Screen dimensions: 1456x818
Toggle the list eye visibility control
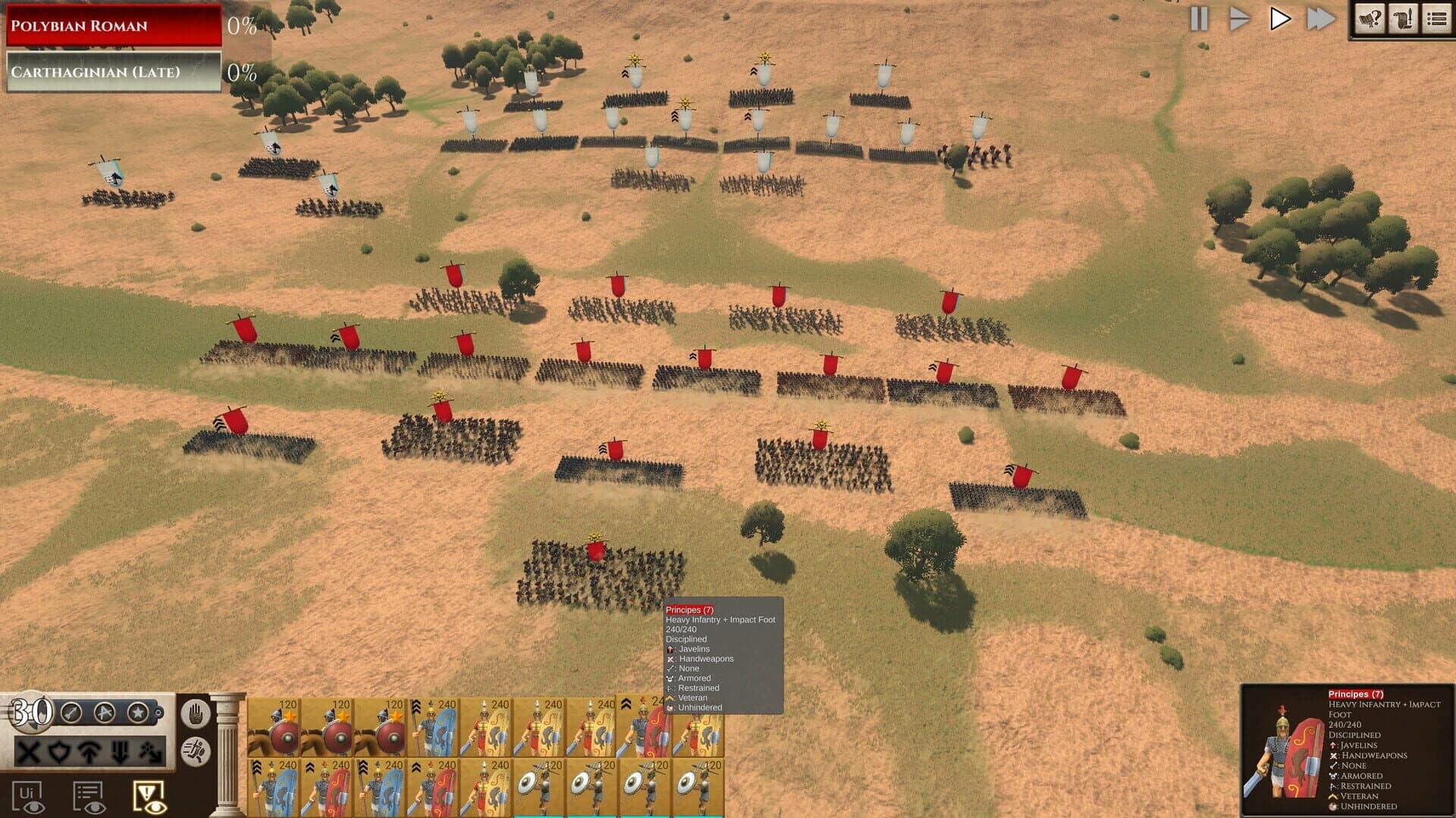click(x=90, y=794)
